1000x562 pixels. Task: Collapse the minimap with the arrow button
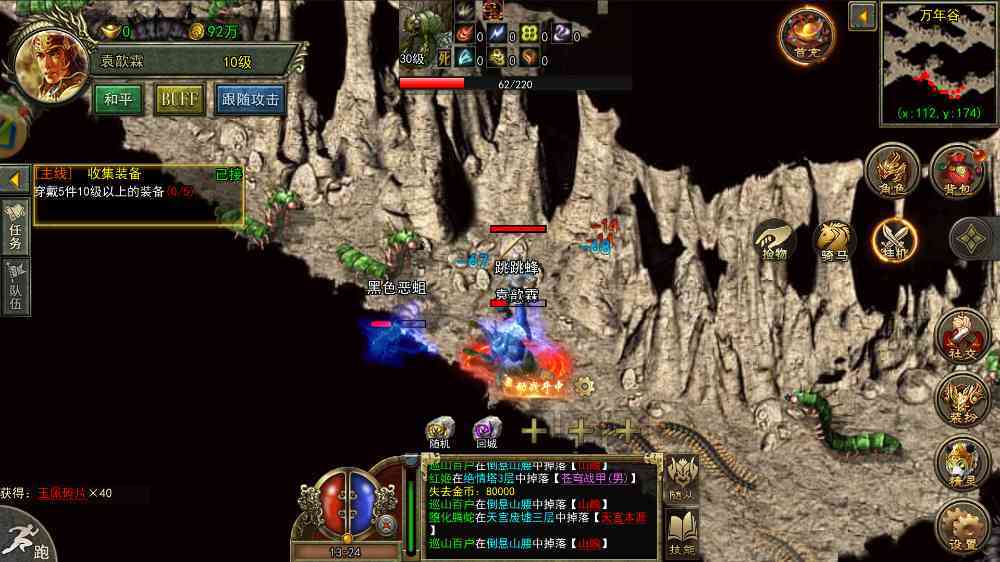pyautogui.click(x=862, y=16)
